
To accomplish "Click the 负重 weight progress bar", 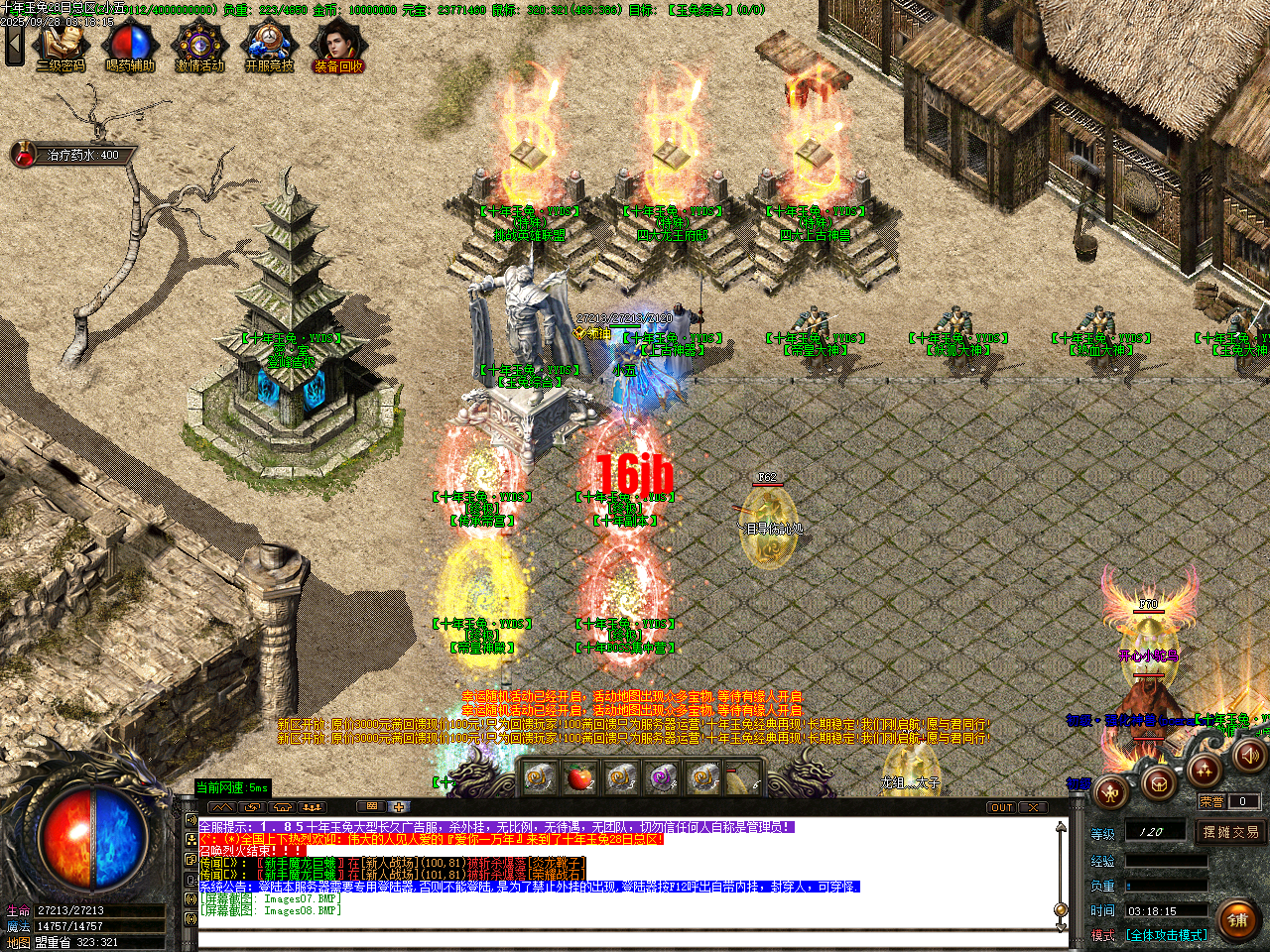I will pyautogui.click(x=1165, y=885).
